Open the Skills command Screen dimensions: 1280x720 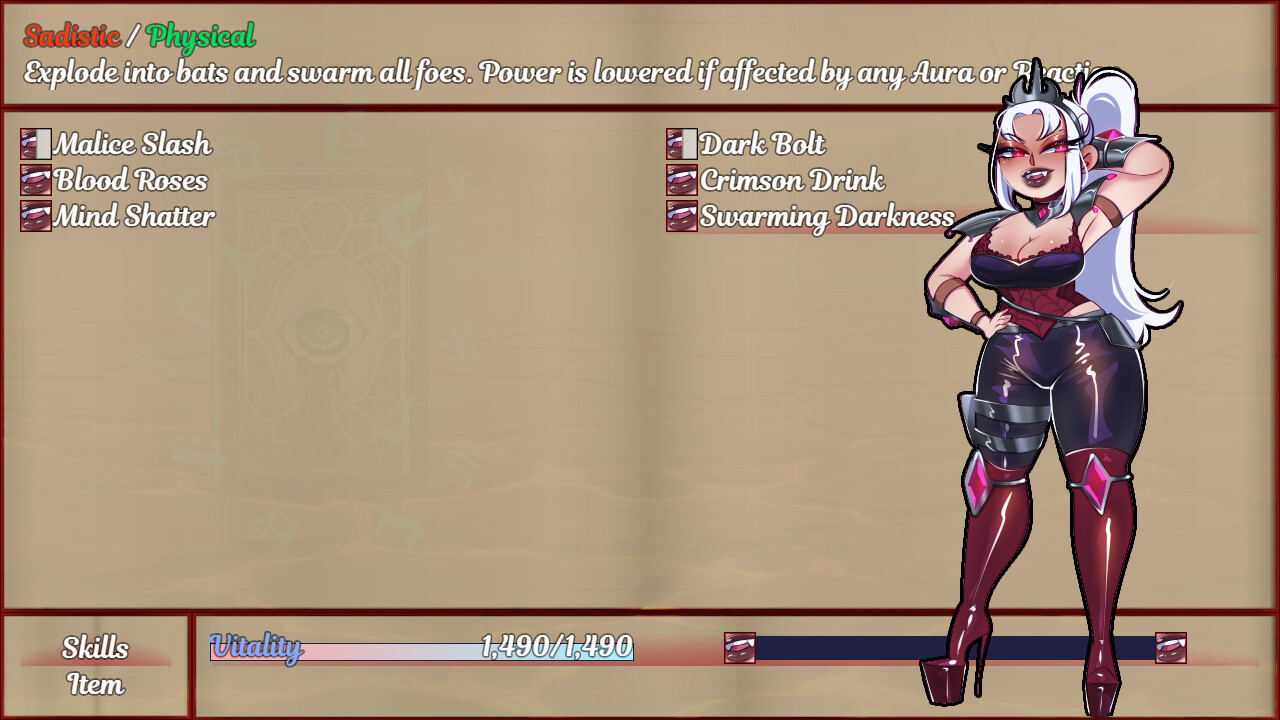(x=96, y=649)
